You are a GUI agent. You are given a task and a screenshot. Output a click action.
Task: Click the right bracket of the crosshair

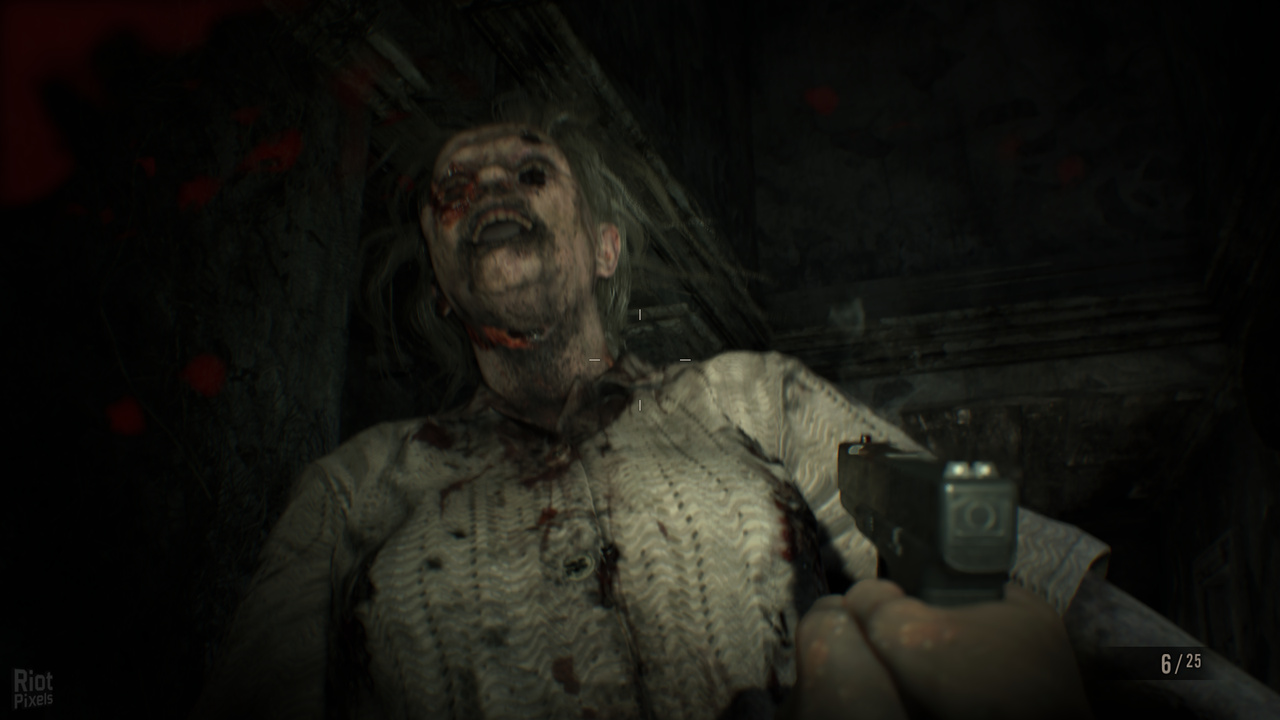coord(685,359)
